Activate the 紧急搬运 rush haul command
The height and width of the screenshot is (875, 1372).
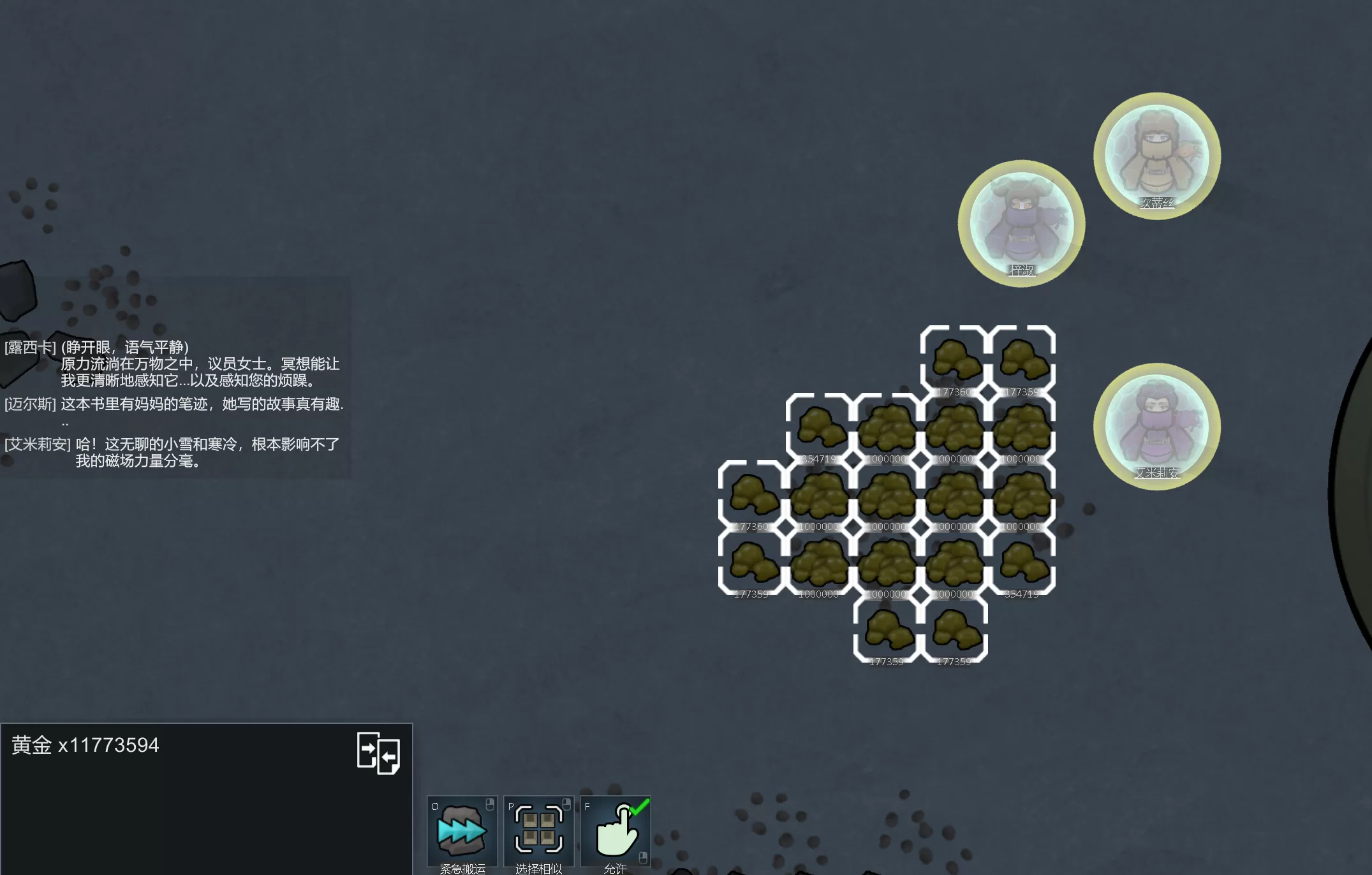(x=462, y=831)
